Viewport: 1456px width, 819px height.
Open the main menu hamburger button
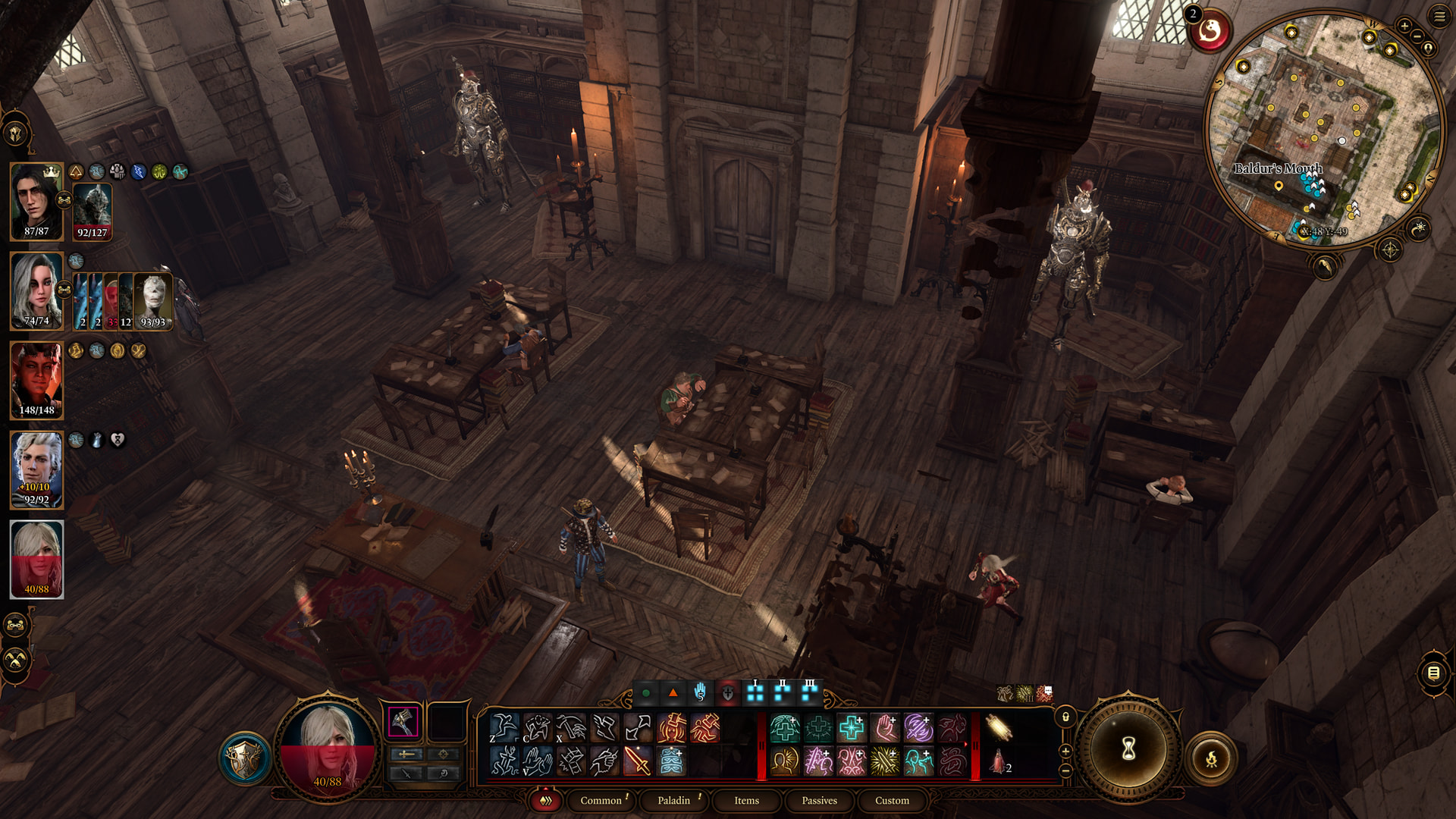1439,16
